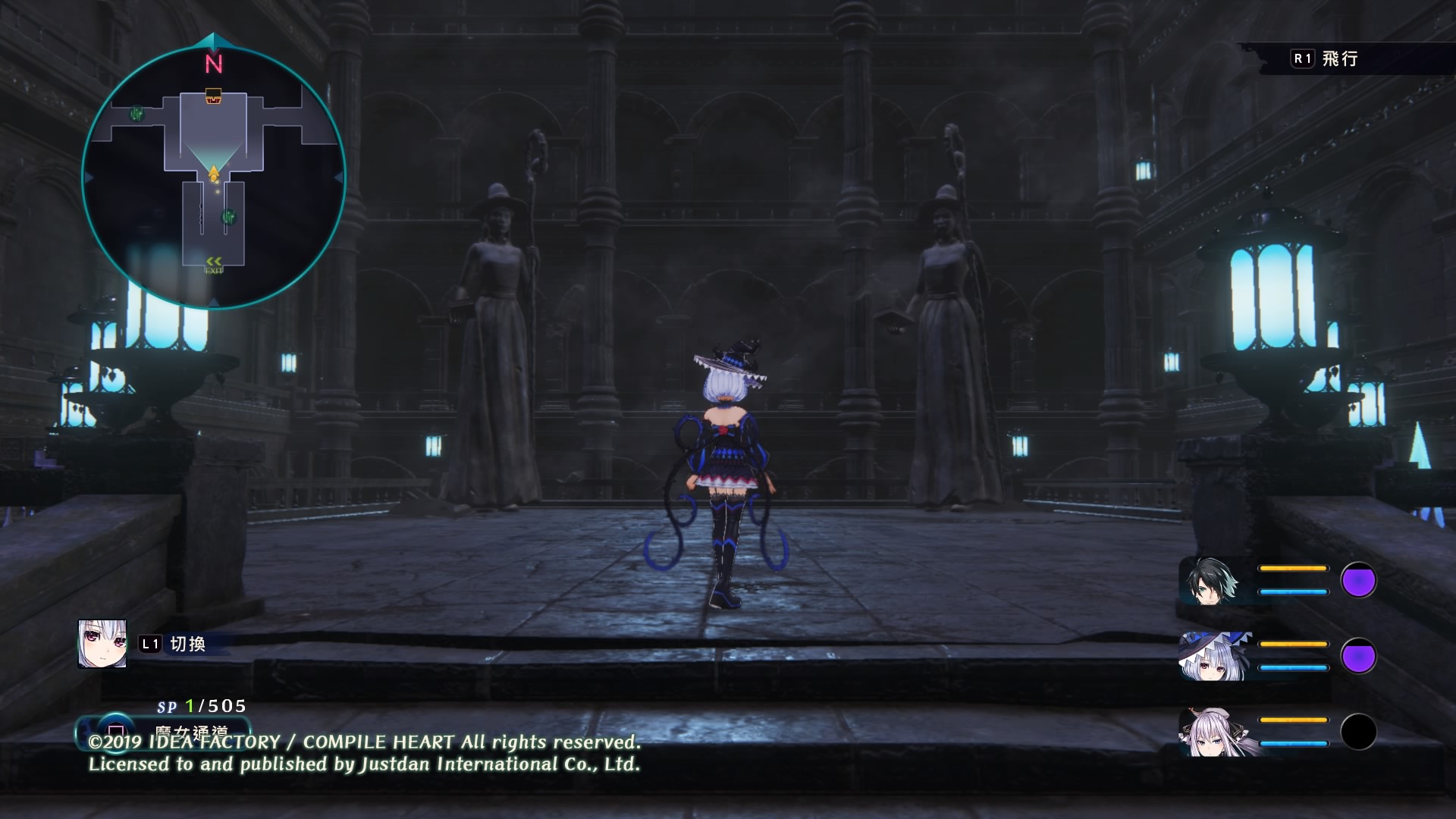Select the treasure chest marker on minimap

click(214, 96)
